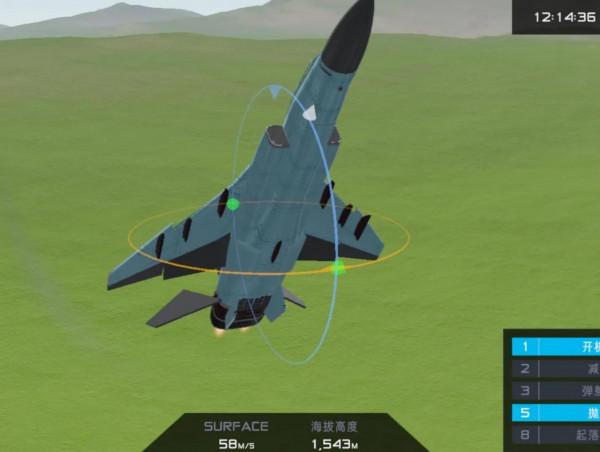Image resolution: width=600 pixels, height=452 pixels.
Task: Toggle activation group 2
Action: (x=556, y=369)
